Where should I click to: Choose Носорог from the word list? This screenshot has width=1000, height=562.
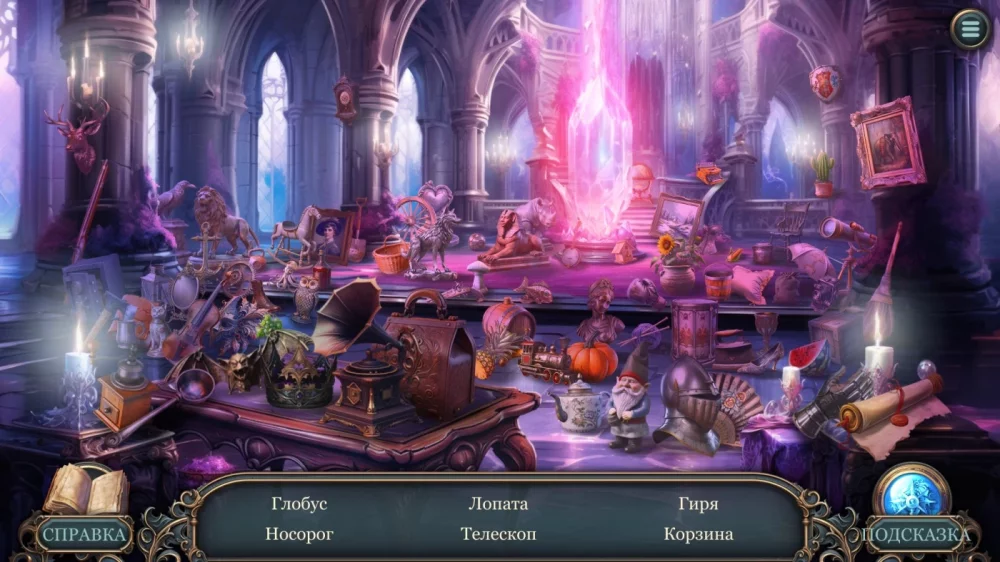click(299, 534)
